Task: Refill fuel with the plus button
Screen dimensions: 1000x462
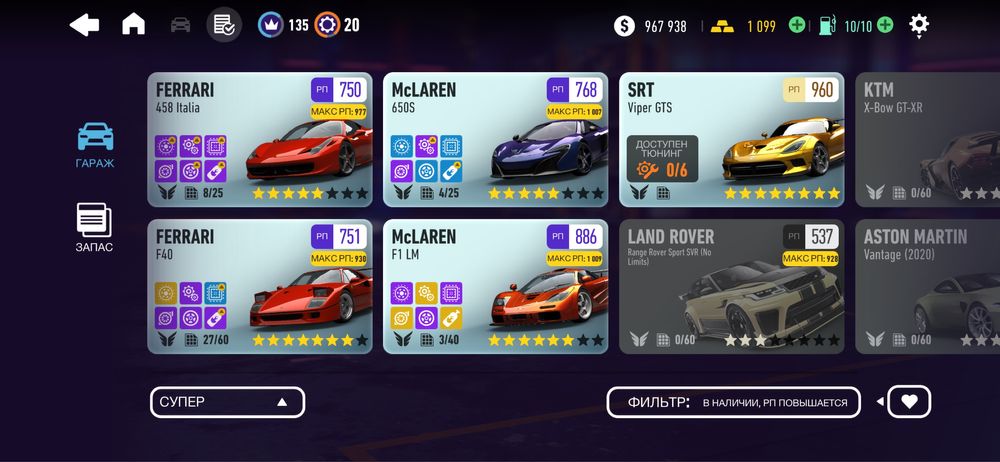Action: click(885, 26)
